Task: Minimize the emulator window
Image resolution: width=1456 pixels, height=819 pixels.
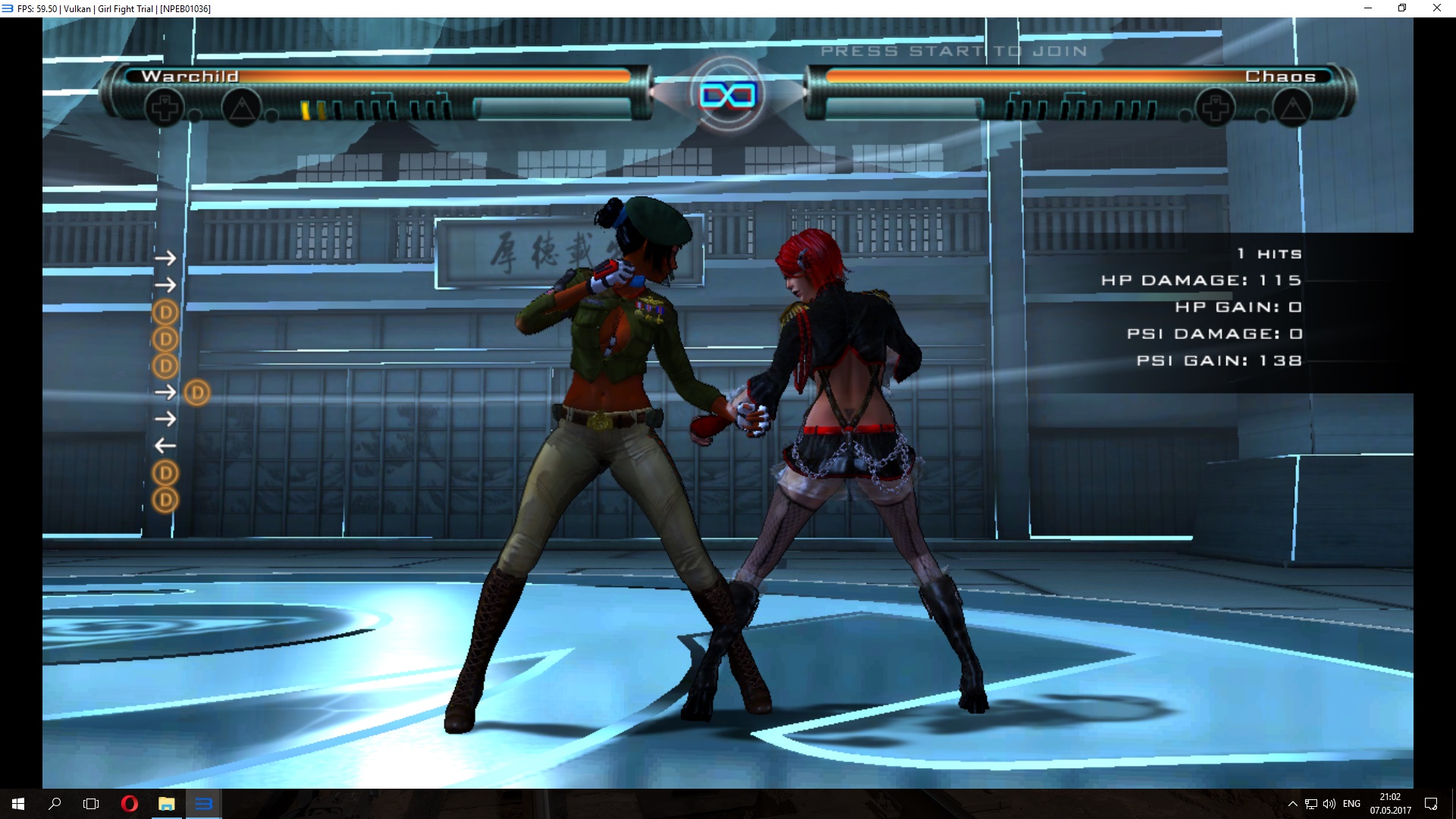Action: [x=1368, y=8]
